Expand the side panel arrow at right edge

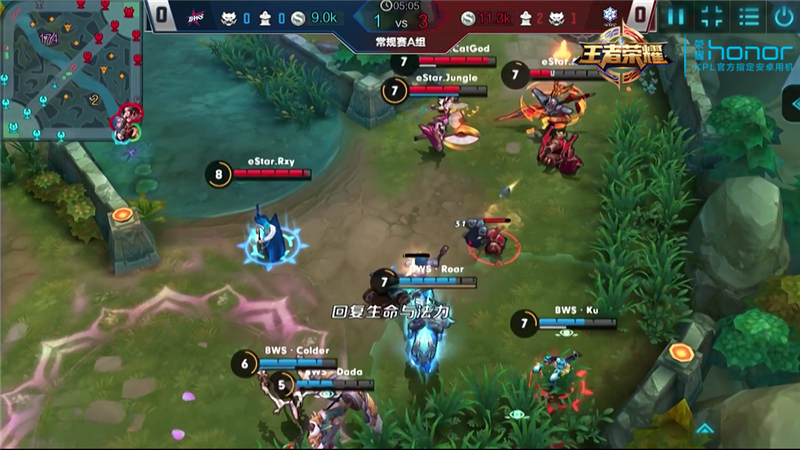pos(793,102)
